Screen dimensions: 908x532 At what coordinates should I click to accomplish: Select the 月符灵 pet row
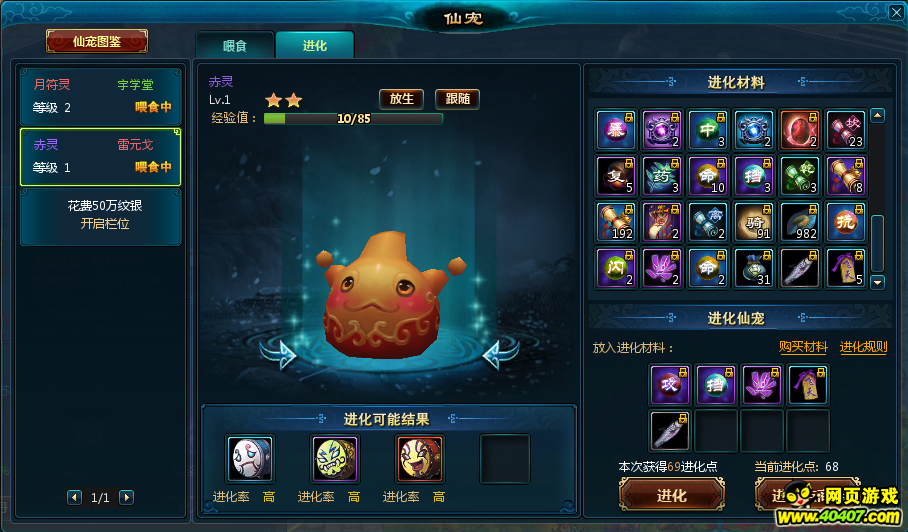pyautogui.click(x=101, y=96)
